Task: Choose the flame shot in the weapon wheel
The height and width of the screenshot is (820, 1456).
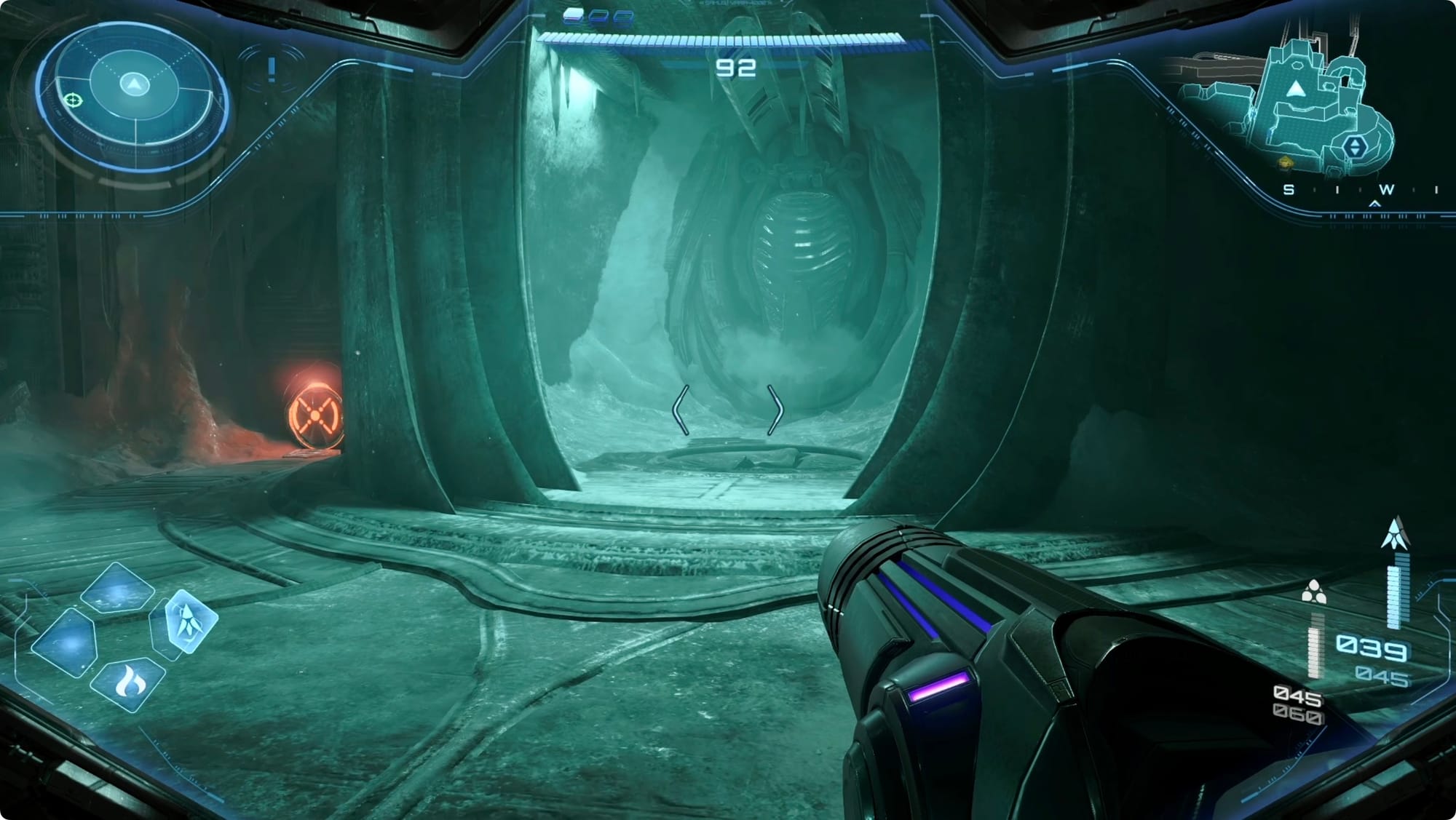Action: [129, 684]
